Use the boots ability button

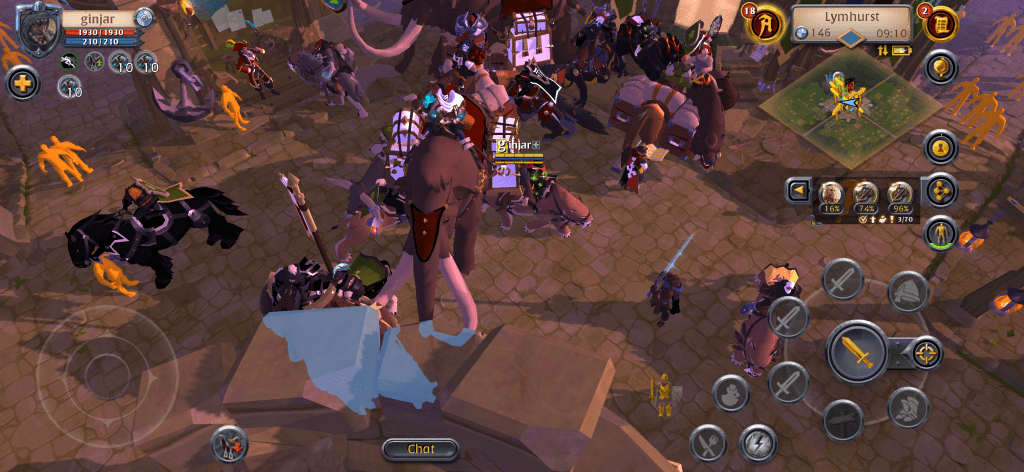tap(907, 407)
